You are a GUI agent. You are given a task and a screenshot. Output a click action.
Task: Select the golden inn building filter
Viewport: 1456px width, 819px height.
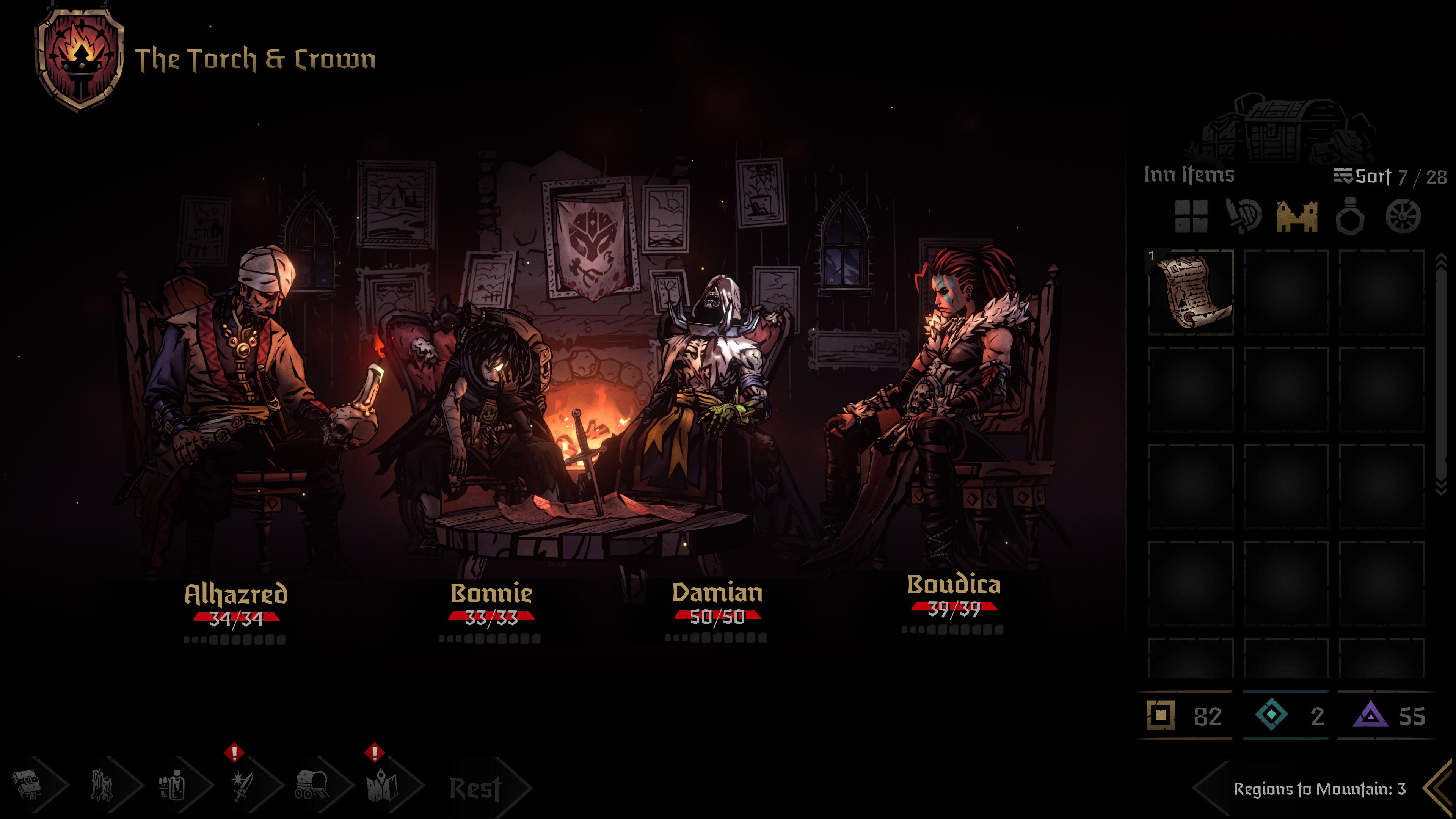tap(1297, 216)
